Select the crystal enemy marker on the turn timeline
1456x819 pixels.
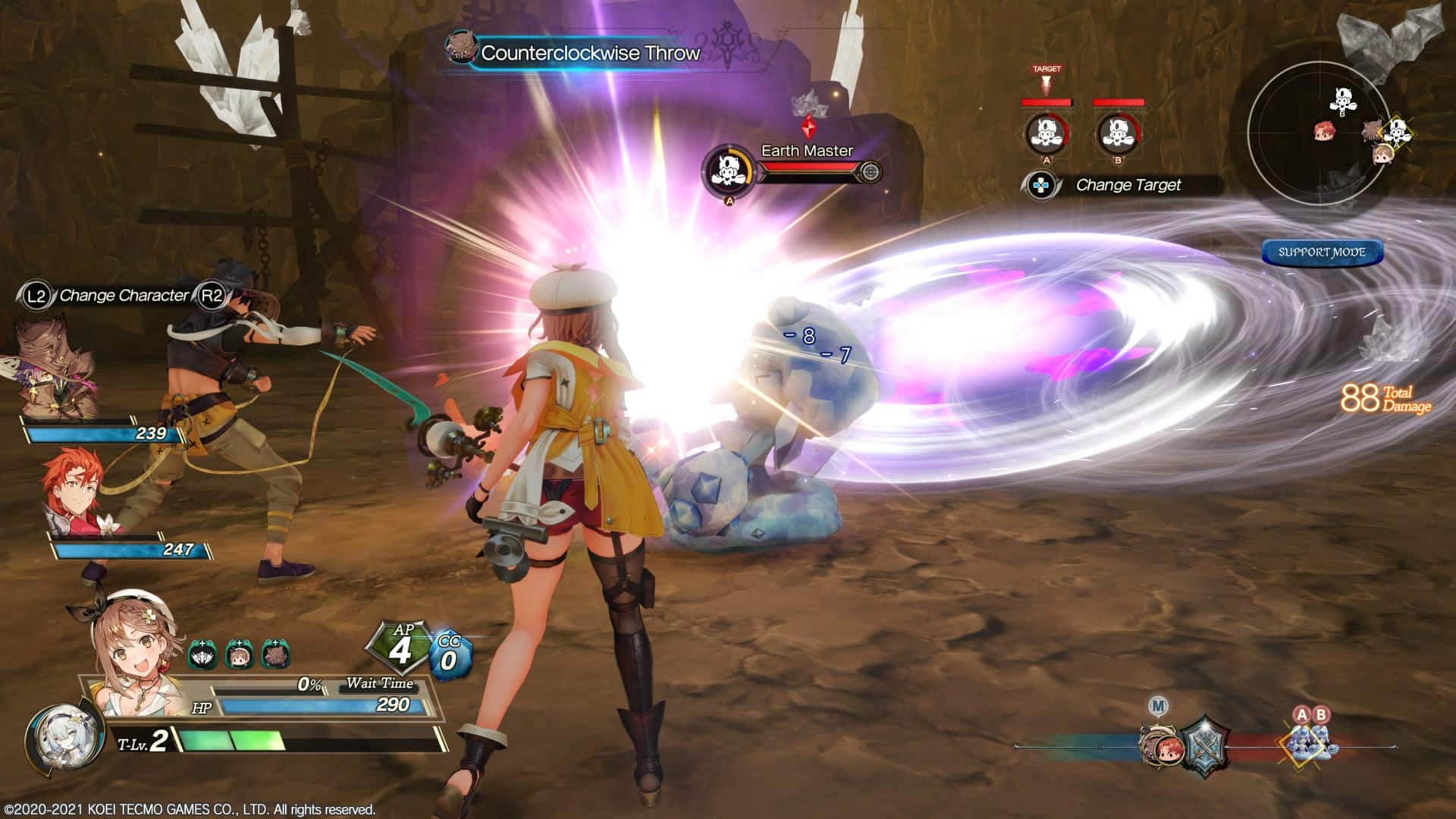1310,743
